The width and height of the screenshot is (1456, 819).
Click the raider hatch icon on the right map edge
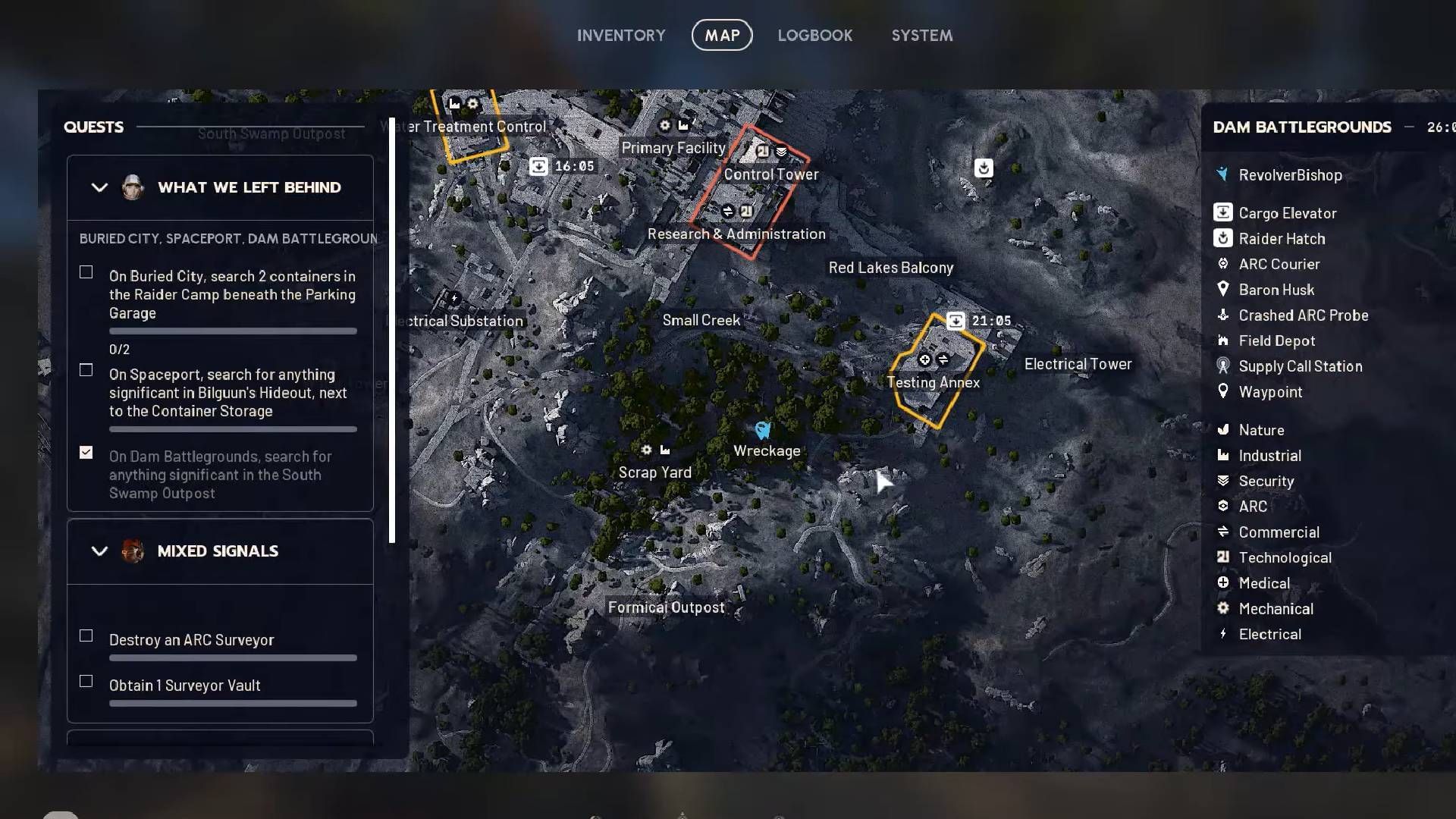tap(984, 168)
